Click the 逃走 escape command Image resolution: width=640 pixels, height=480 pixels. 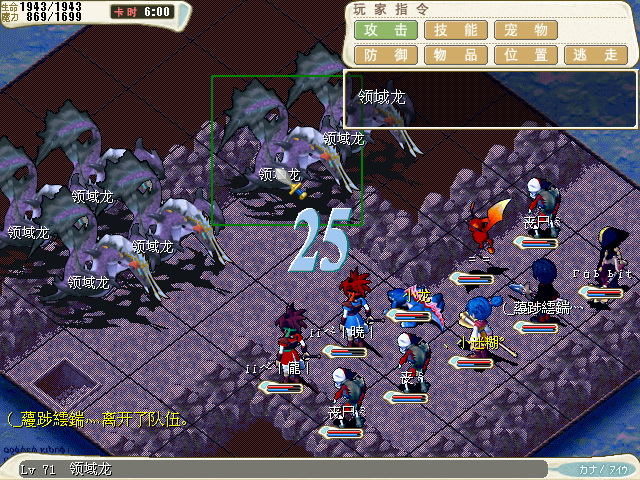pyautogui.click(x=596, y=55)
